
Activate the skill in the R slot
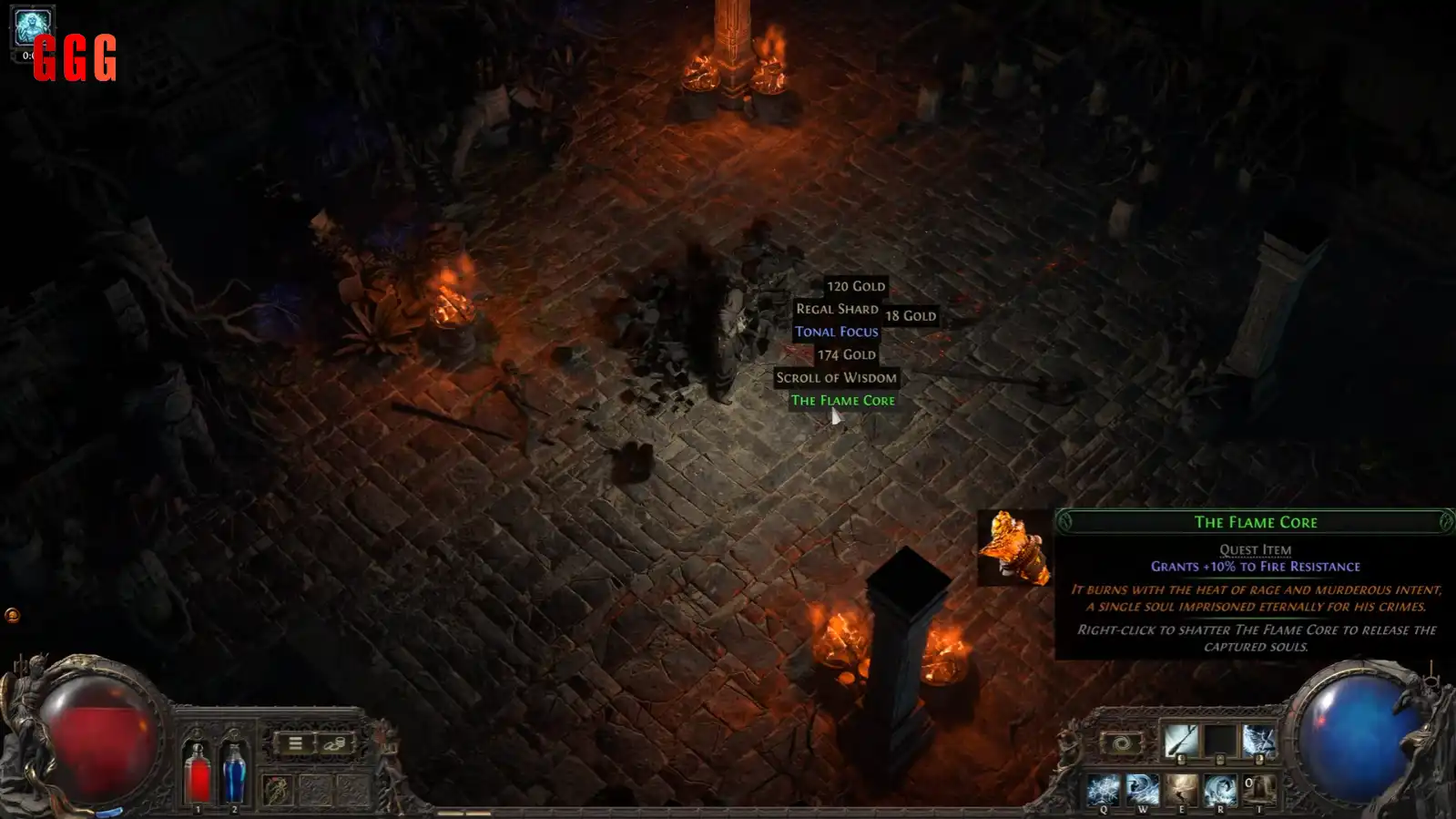(1220, 788)
